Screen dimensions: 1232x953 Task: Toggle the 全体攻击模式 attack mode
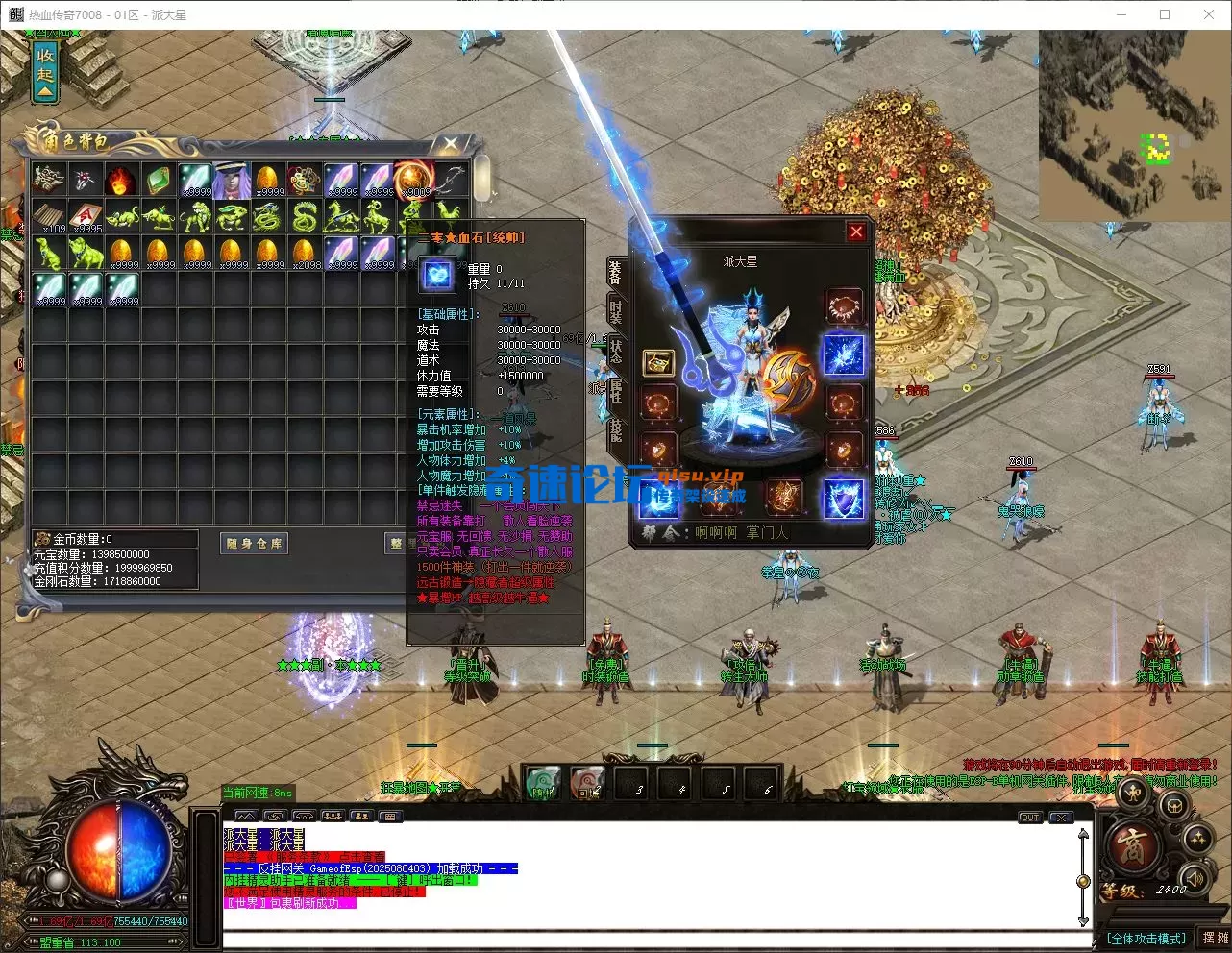pos(1146,938)
